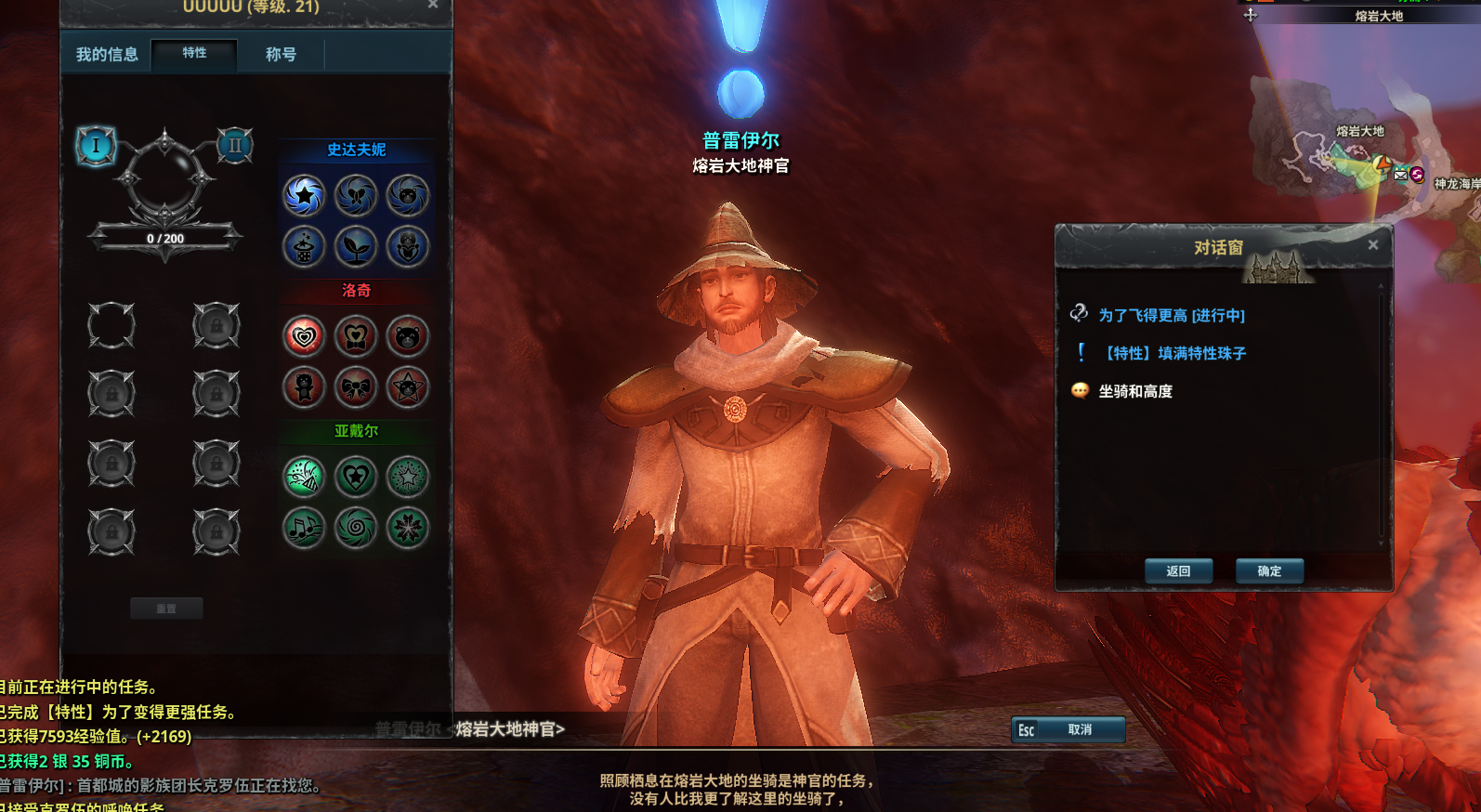This screenshot has width=1481, height=812.
Task: Close the 对话窗 dialogue window
Action: (1373, 244)
